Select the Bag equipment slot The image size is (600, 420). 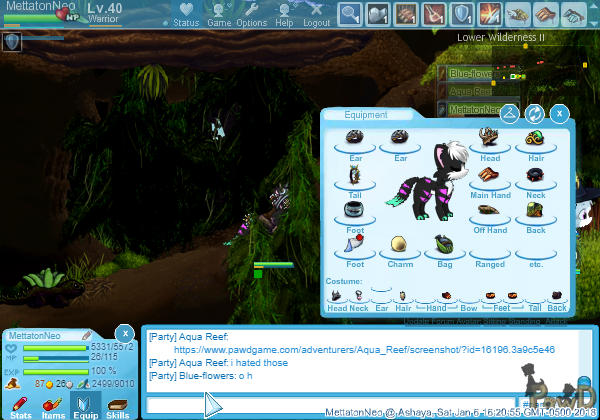tap(445, 246)
